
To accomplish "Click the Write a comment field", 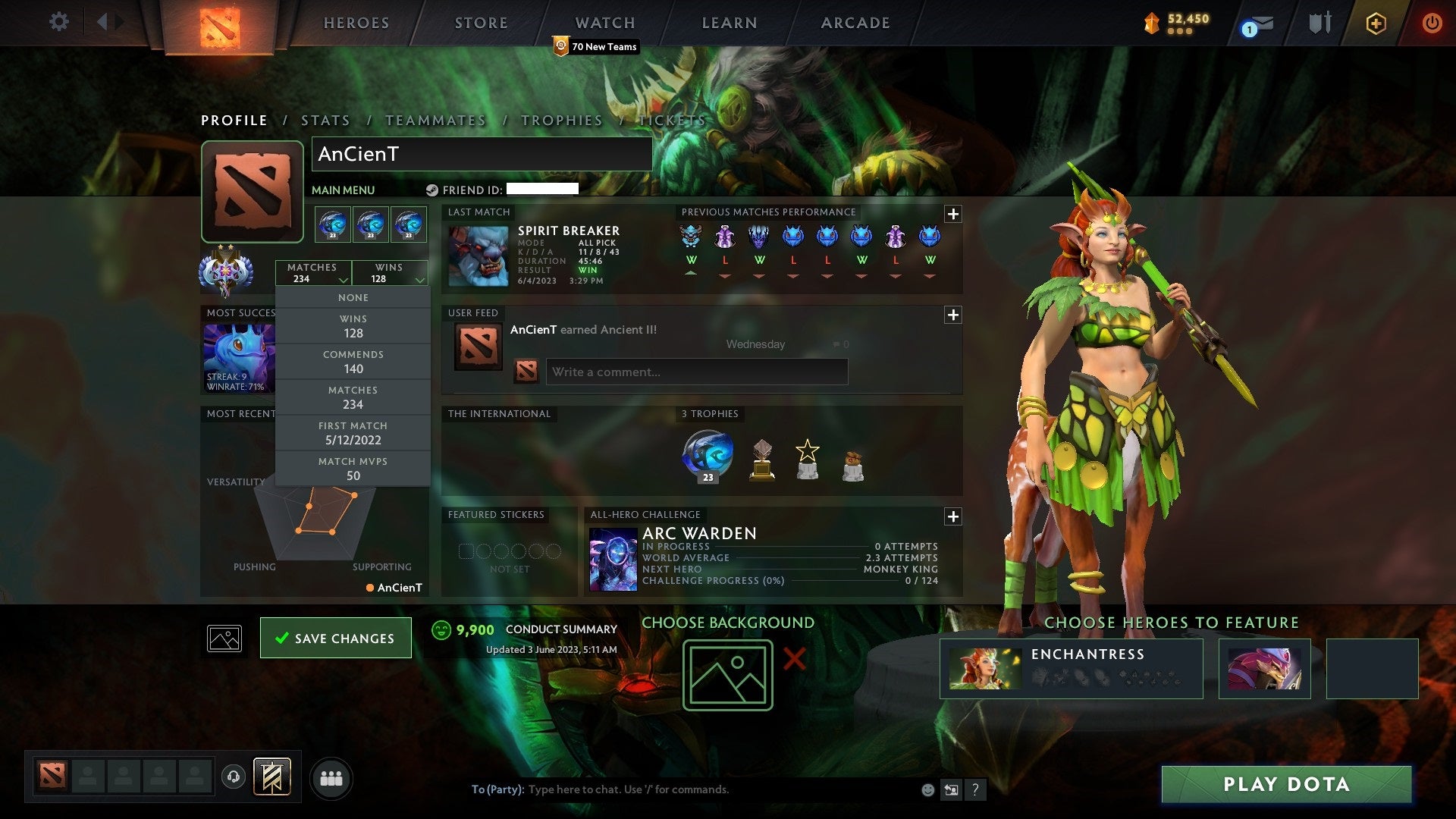I will coord(696,372).
